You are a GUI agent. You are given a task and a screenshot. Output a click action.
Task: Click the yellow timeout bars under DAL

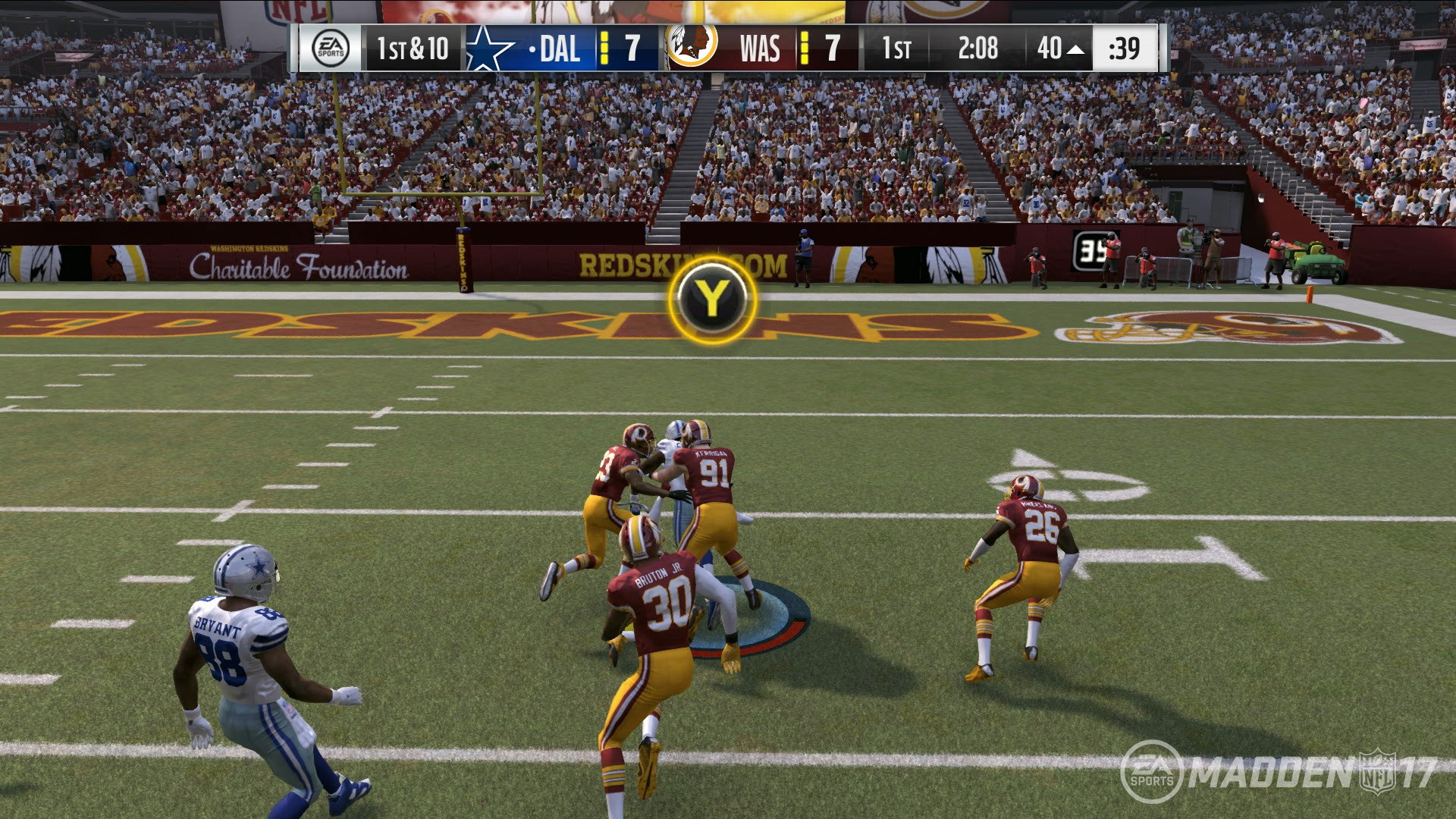(604, 48)
